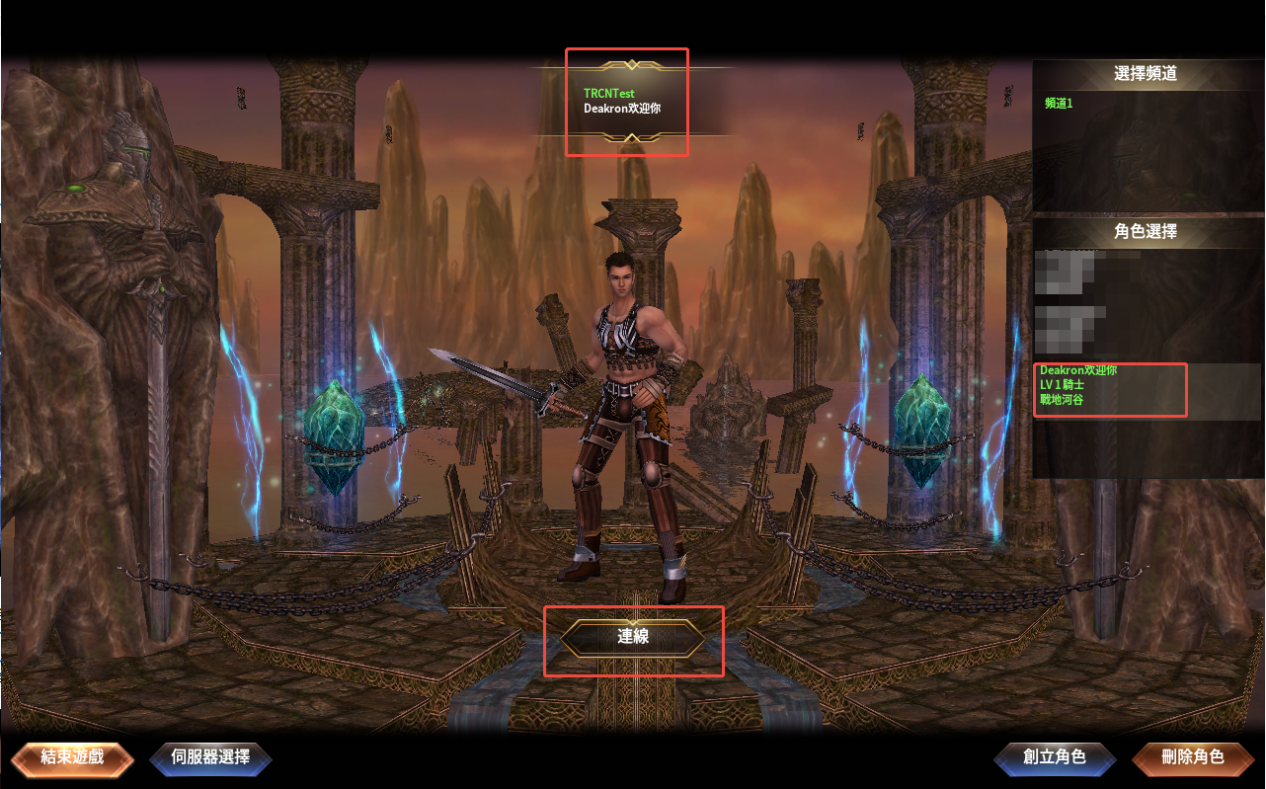Choose the 刪除角色 delete character button
The height and width of the screenshot is (789, 1266).
click(x=1192, y=757)
